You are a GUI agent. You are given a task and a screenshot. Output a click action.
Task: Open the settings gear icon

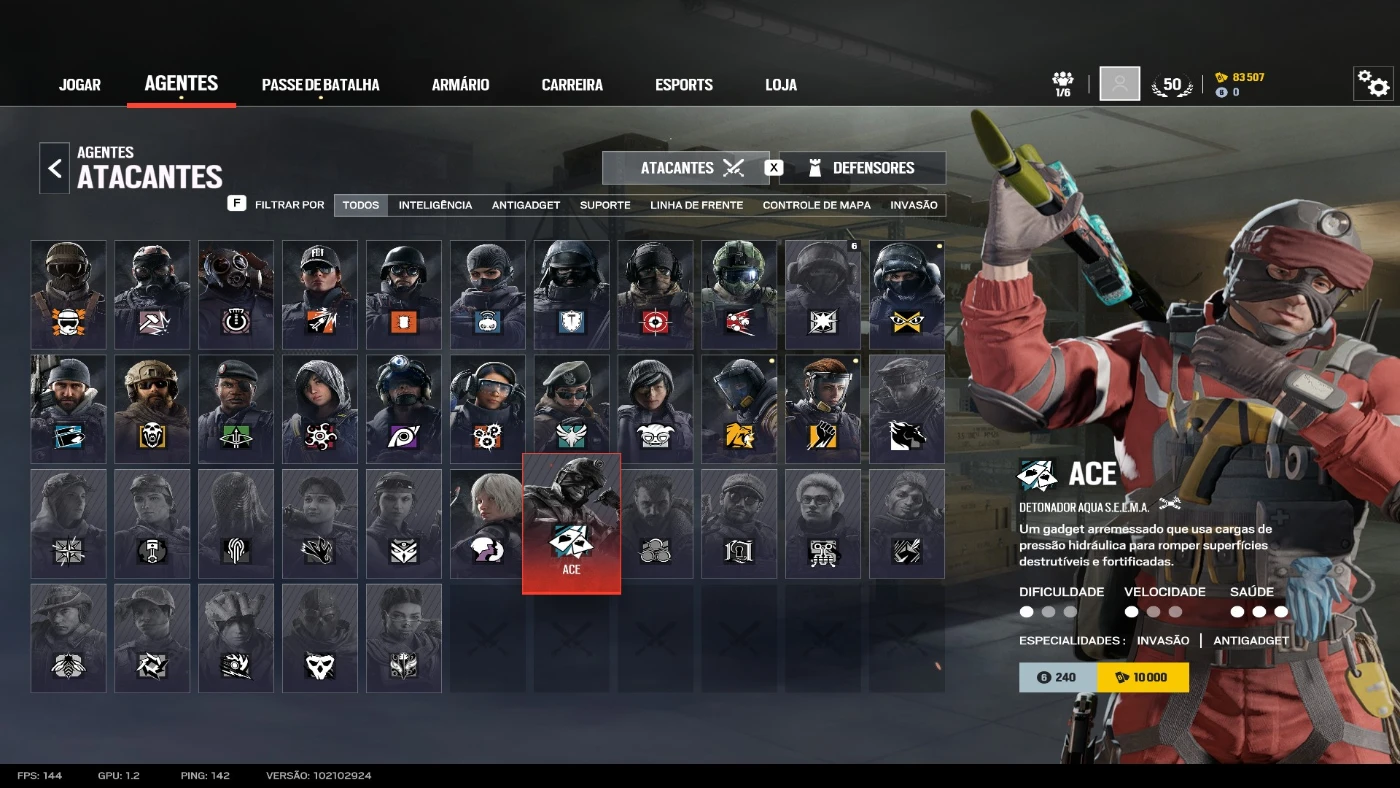(1373, 85)
